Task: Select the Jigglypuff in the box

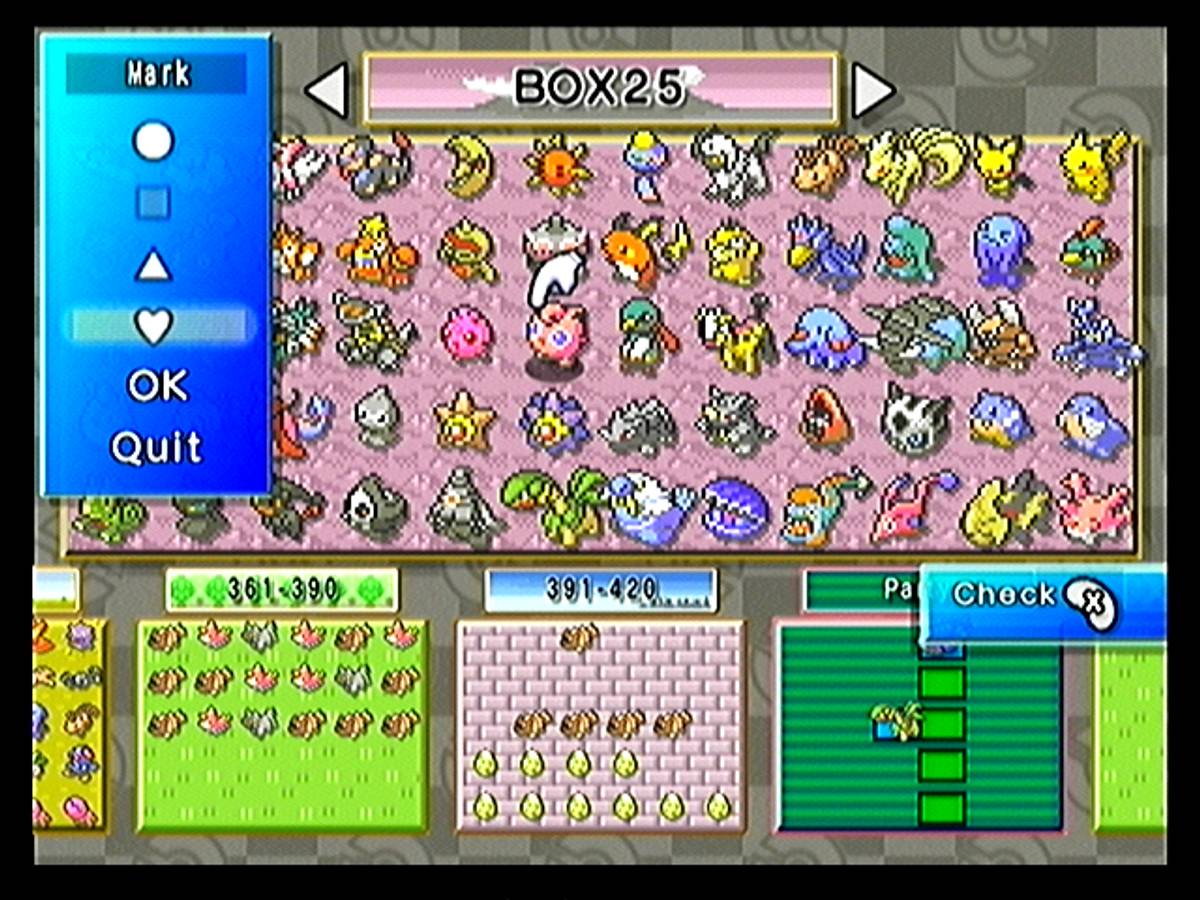Action: tap(555, 338)
